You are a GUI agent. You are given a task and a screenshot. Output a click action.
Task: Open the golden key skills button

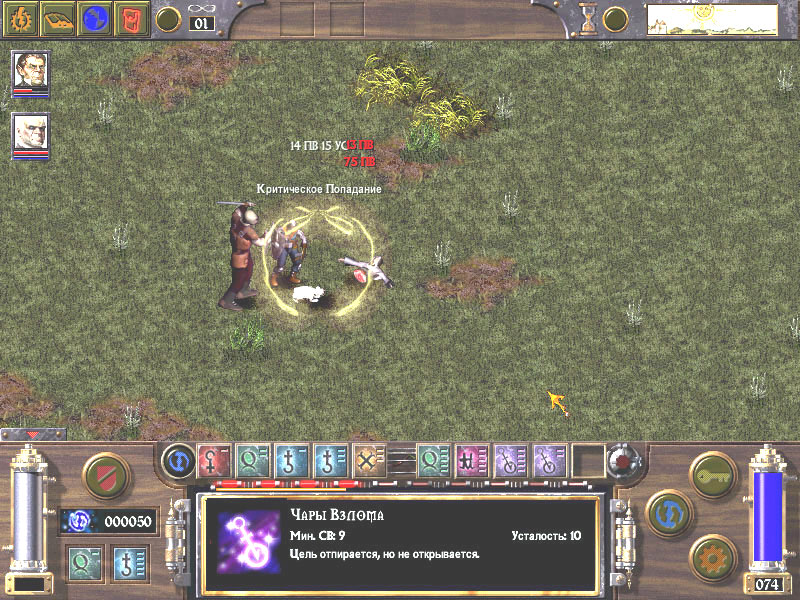coord(712,471)
